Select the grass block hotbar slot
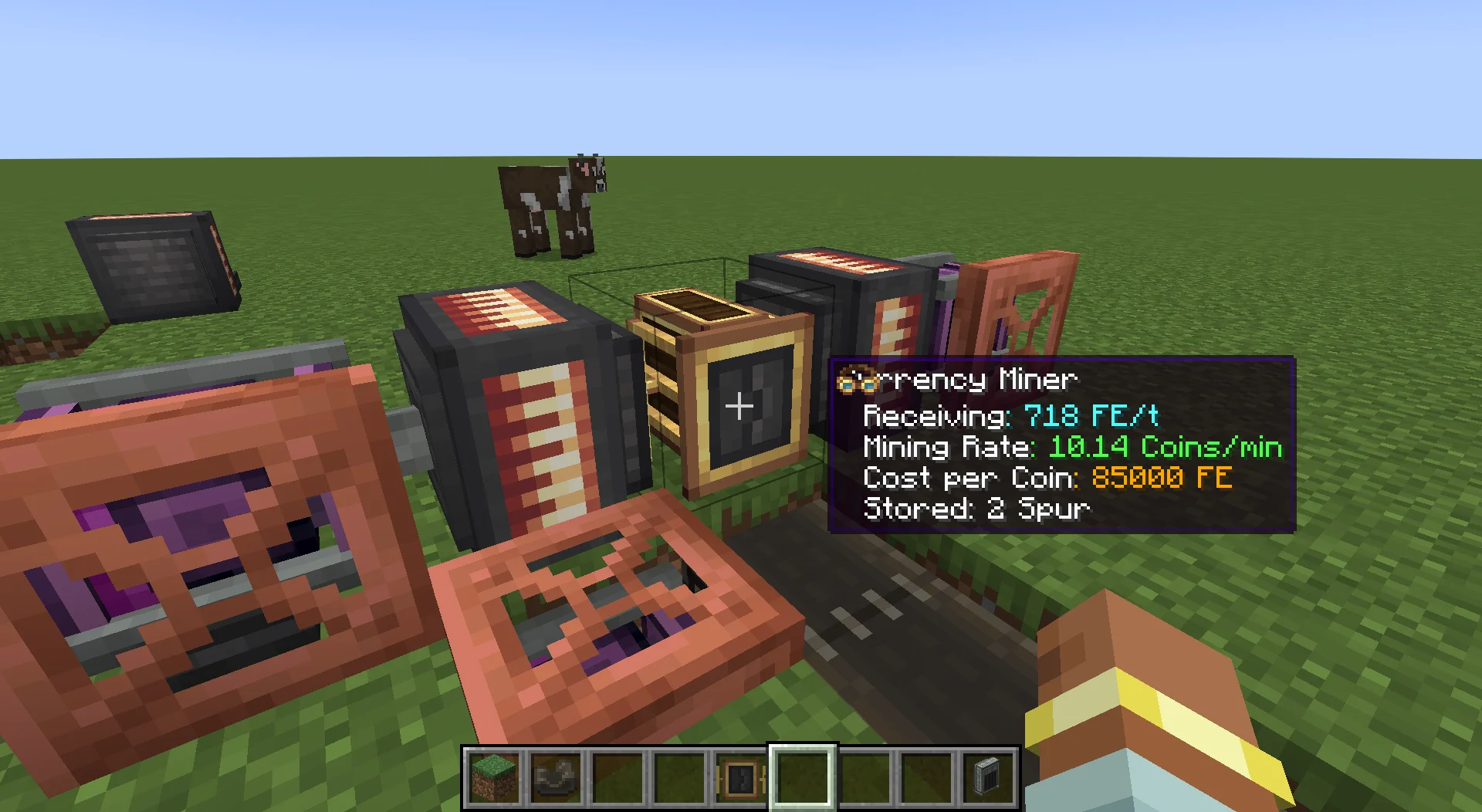 [x=494, y=777]
